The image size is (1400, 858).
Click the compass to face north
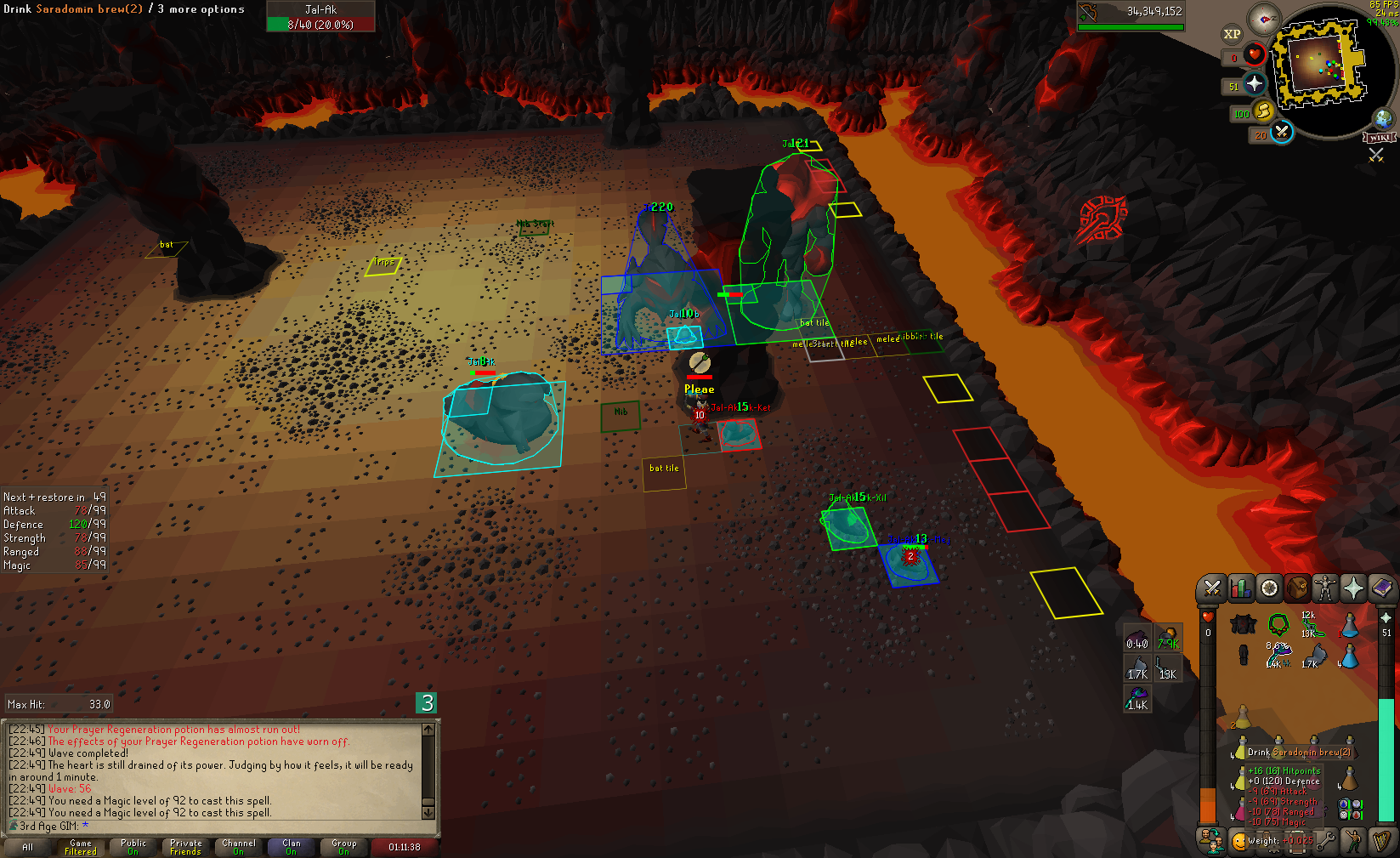tap(1264, 19)
